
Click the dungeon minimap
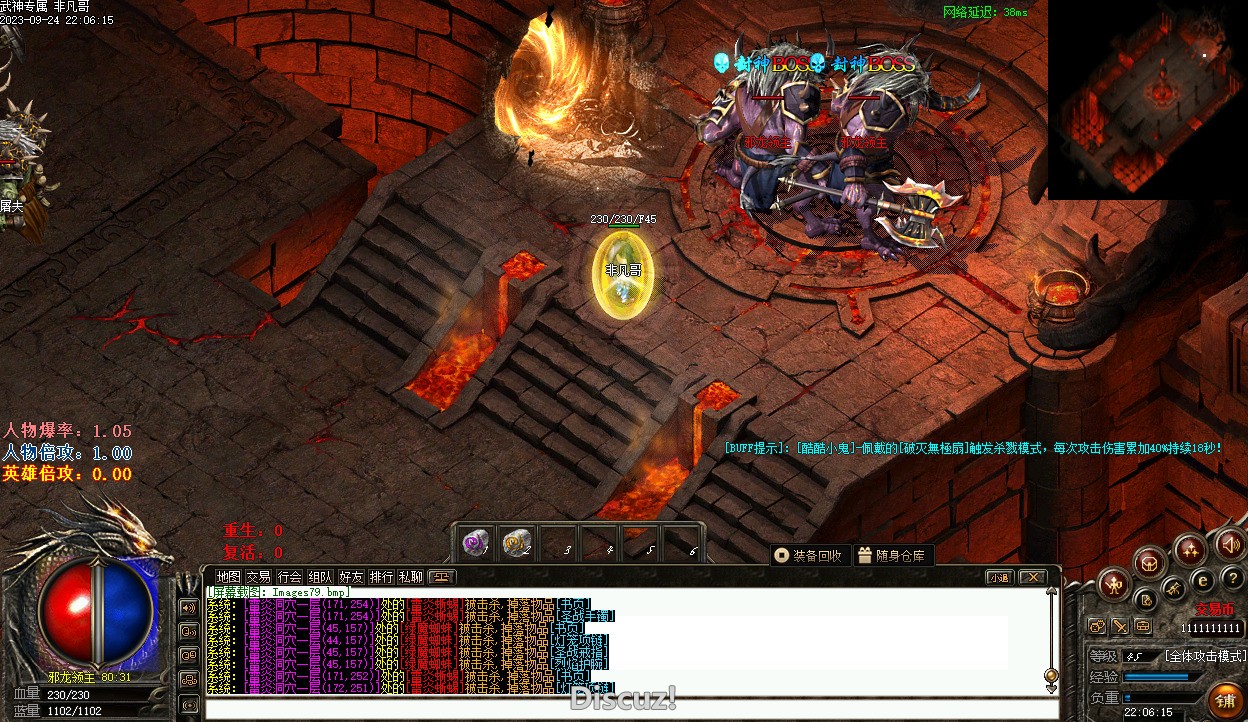click(1148, 100)
